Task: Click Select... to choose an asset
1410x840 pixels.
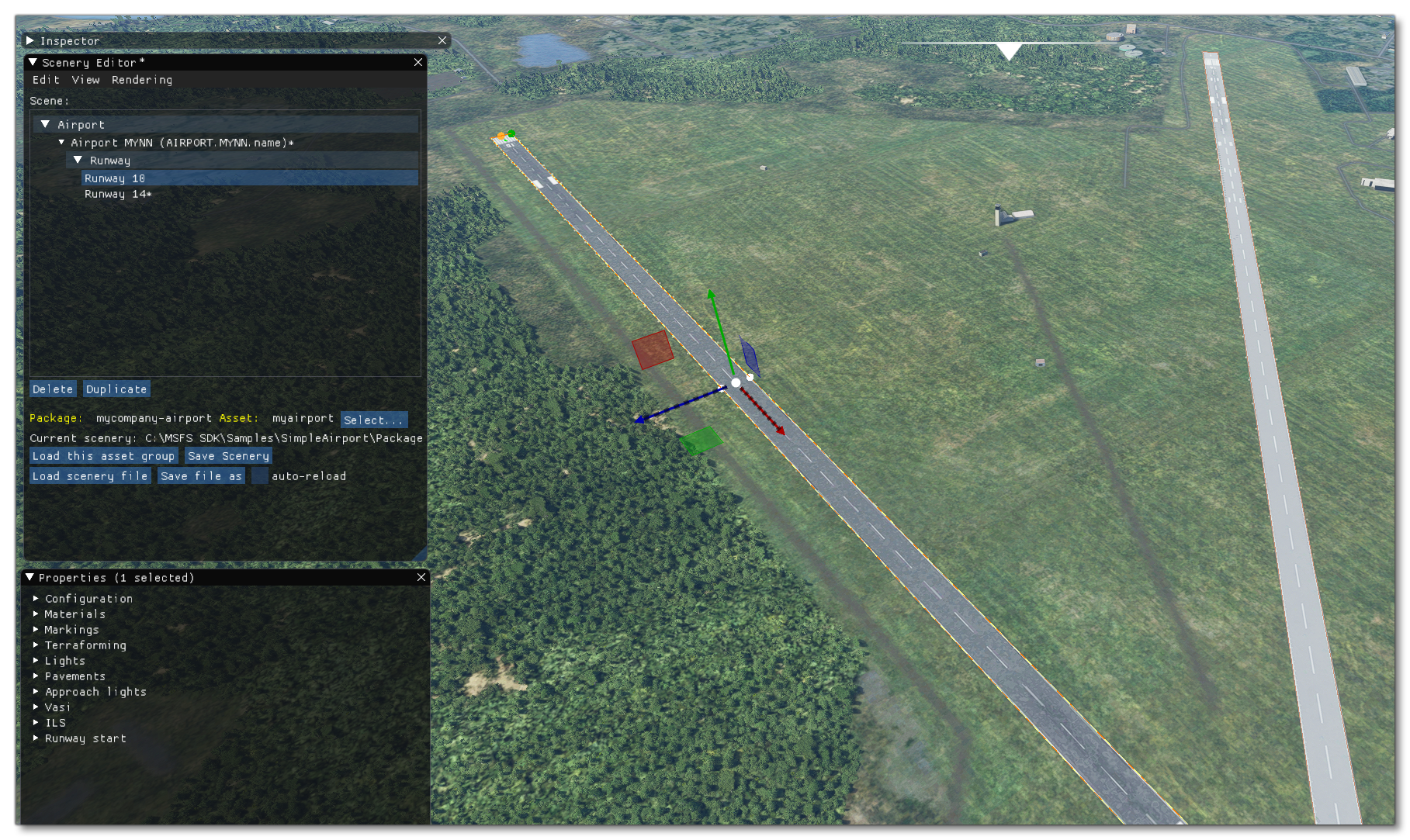Action: tap(373, 420)
